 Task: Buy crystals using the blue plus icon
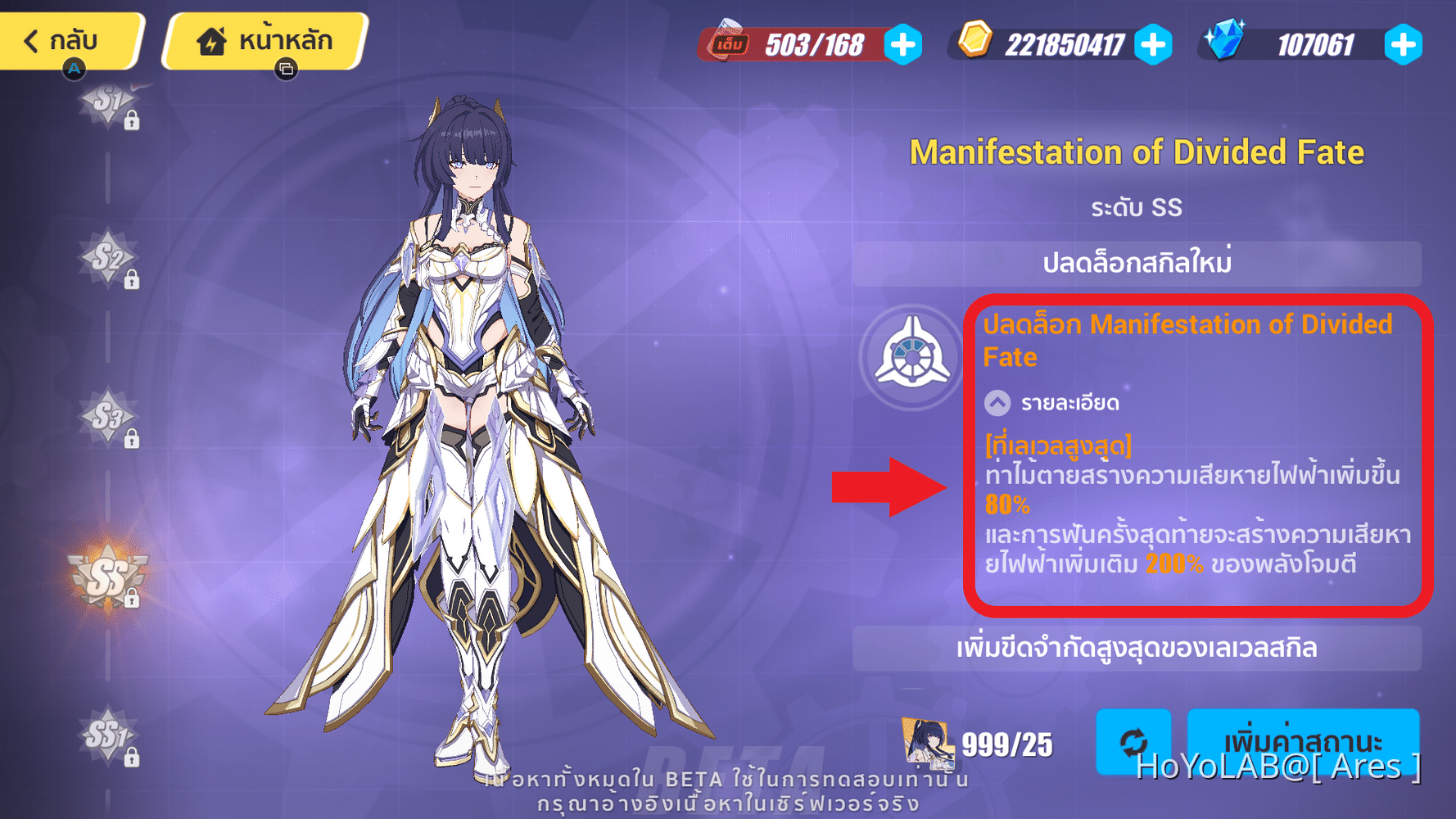[x=1403, y=46]
